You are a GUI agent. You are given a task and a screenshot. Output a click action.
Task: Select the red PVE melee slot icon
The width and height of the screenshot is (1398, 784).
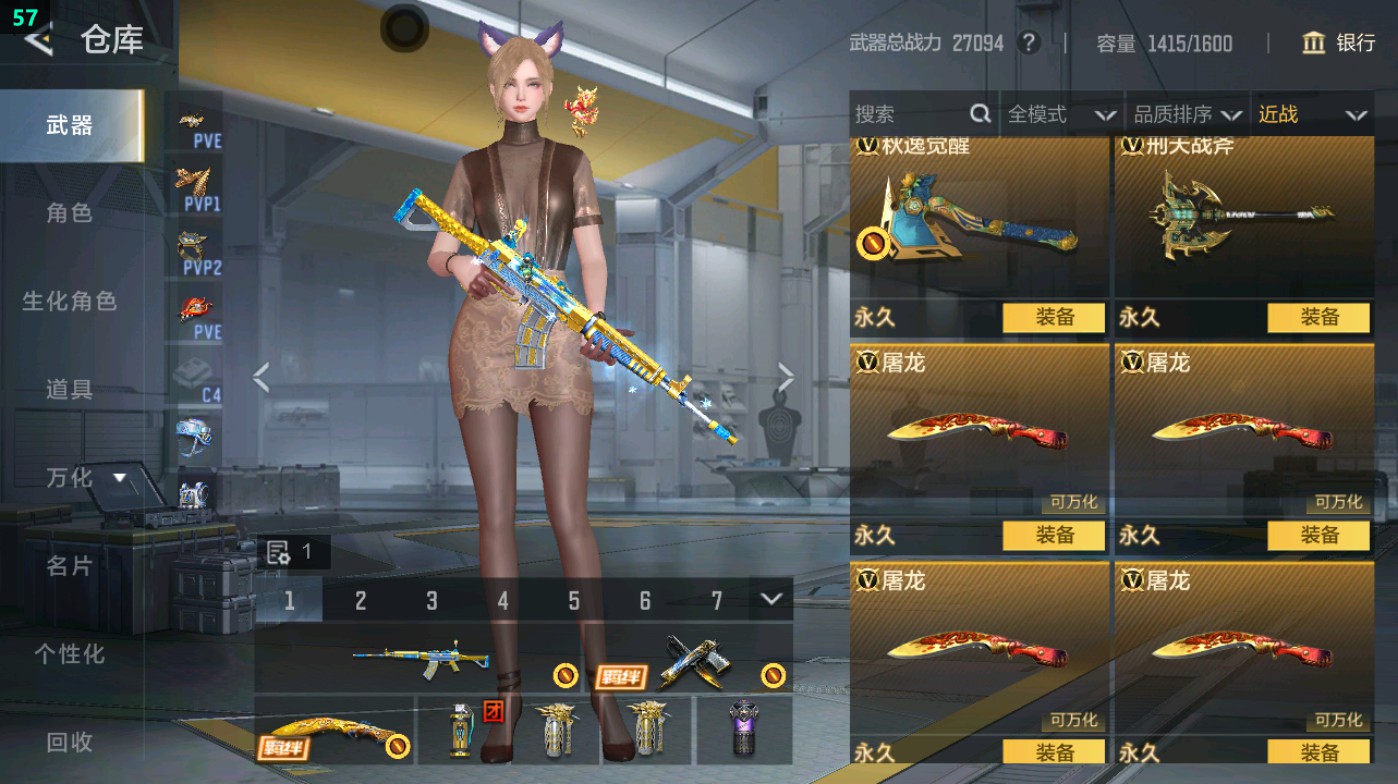tap(196, 310)
